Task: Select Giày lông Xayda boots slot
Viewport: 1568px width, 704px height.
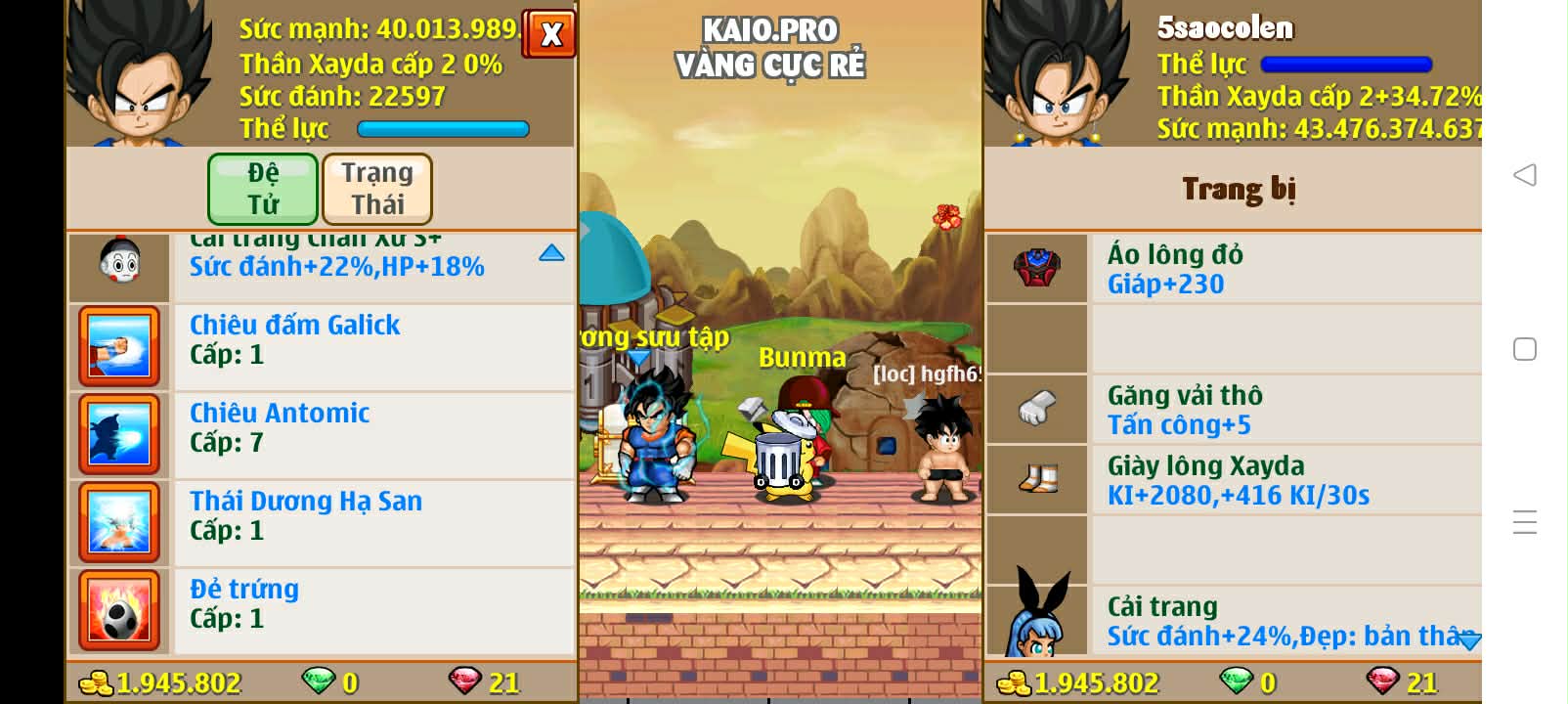Action: 1232,480
